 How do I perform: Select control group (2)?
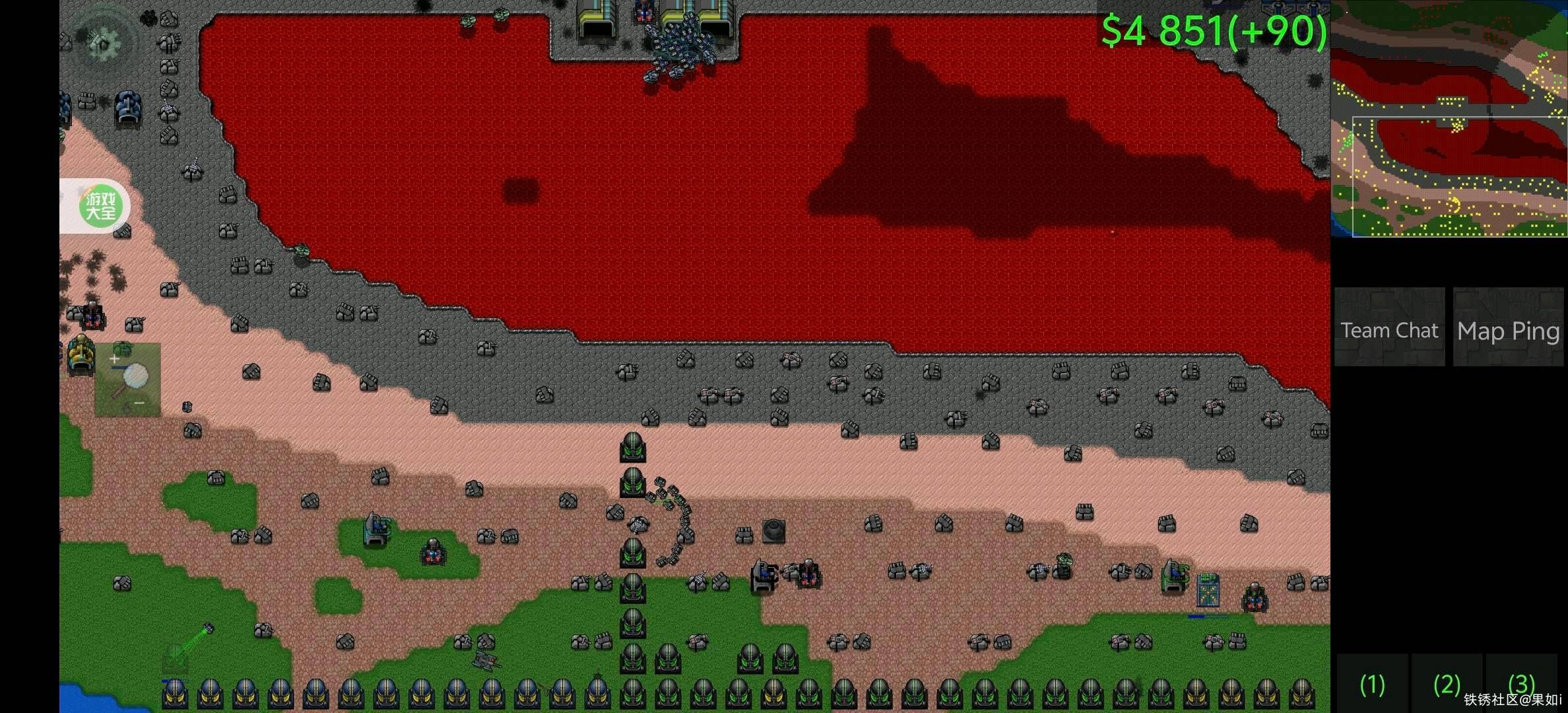click(x=1447, y=684)
